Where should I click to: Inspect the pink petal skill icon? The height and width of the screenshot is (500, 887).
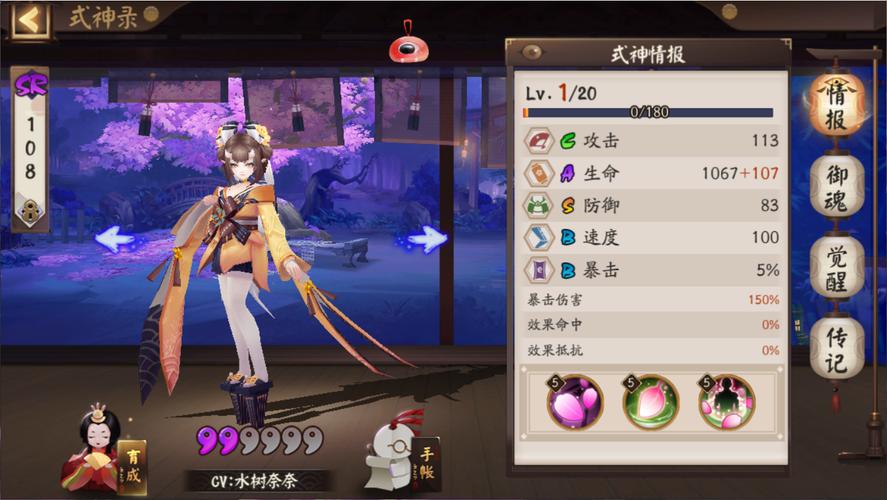(x=574, y=402)
